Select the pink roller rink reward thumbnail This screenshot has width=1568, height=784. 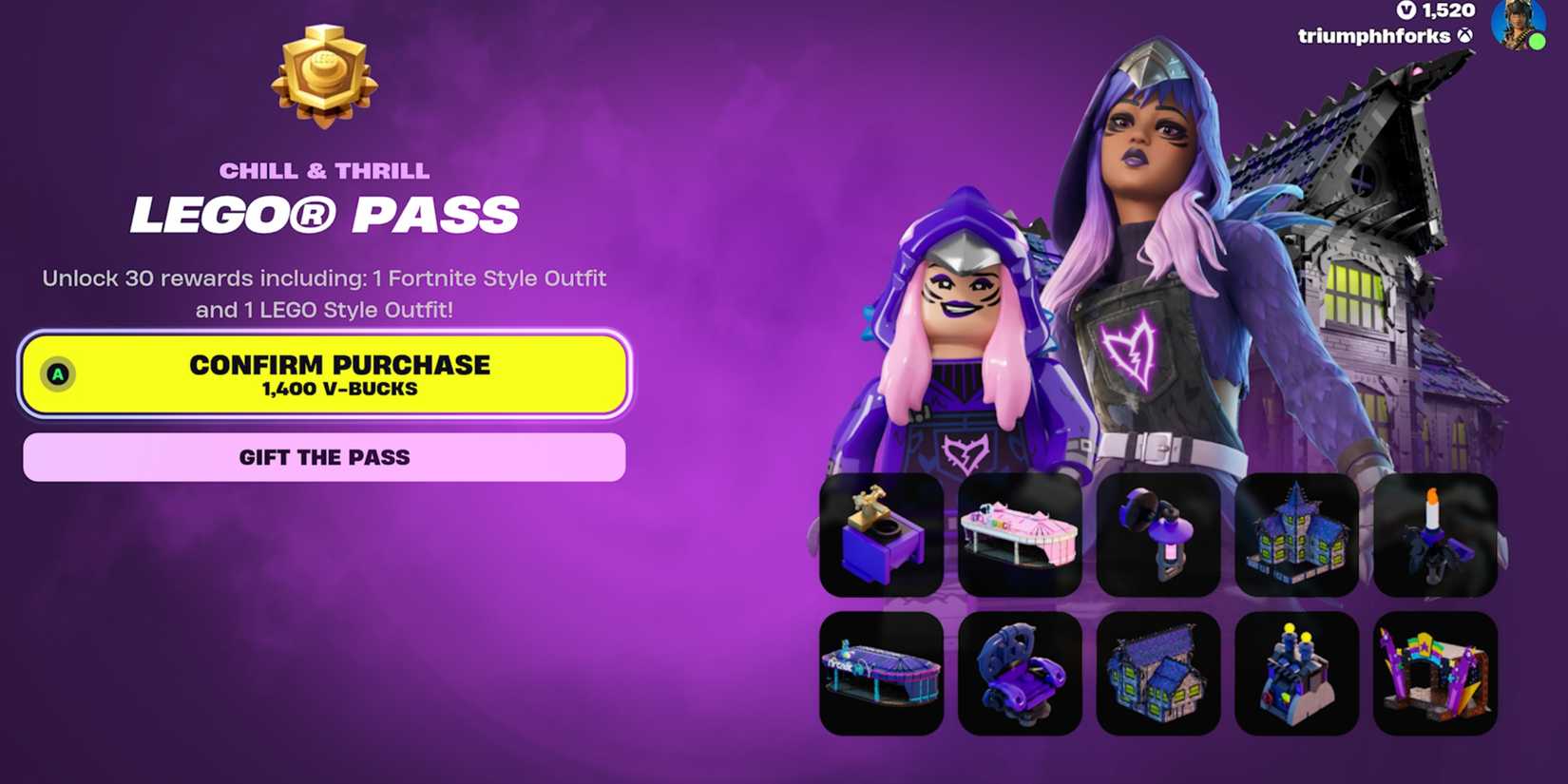1021,533
